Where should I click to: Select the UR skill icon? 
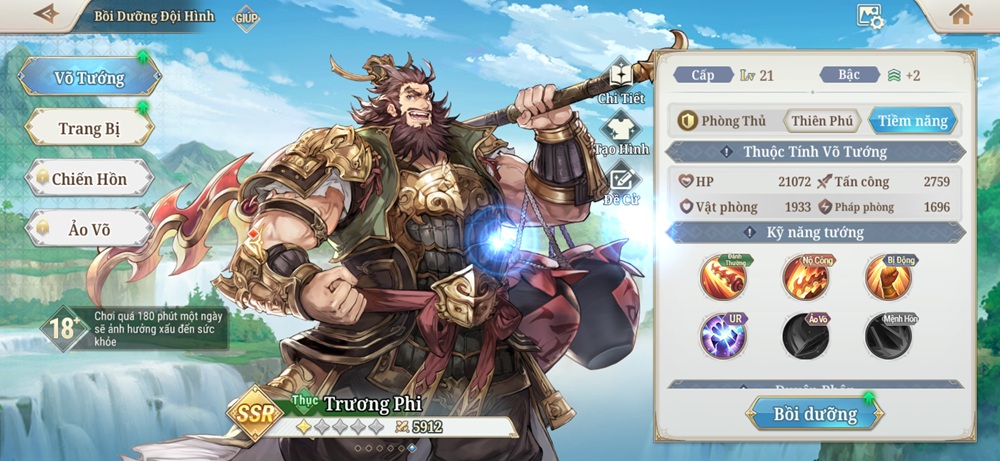click(724, 336)
